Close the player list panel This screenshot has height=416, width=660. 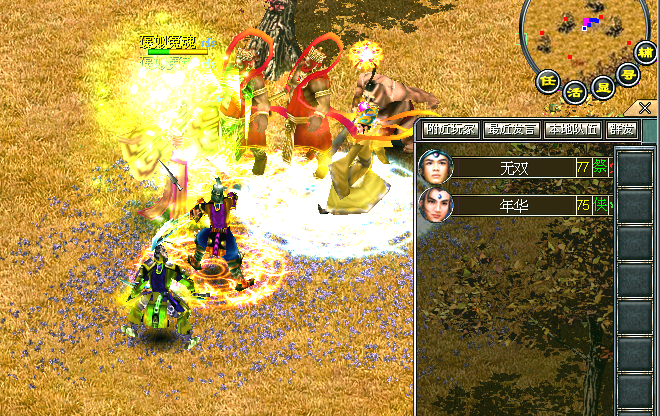tap(645, 108)
